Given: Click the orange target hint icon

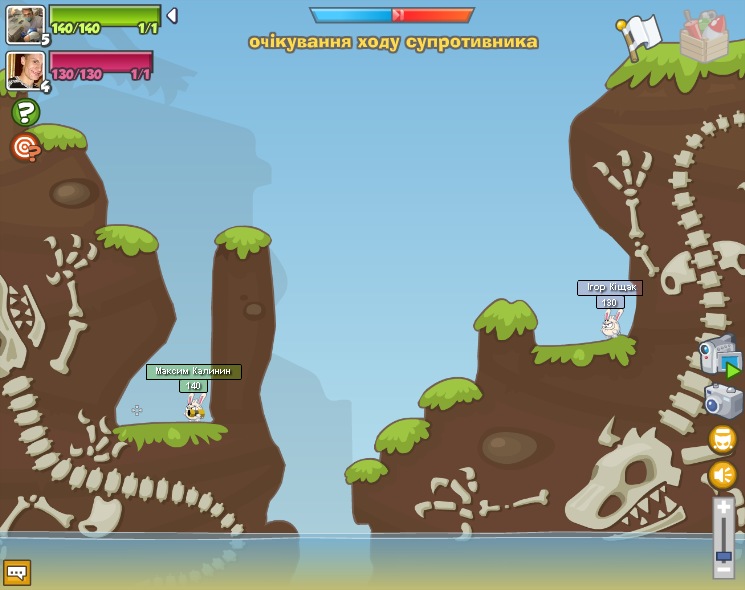Looking at the screenshot, I should (x=25, y=148).
